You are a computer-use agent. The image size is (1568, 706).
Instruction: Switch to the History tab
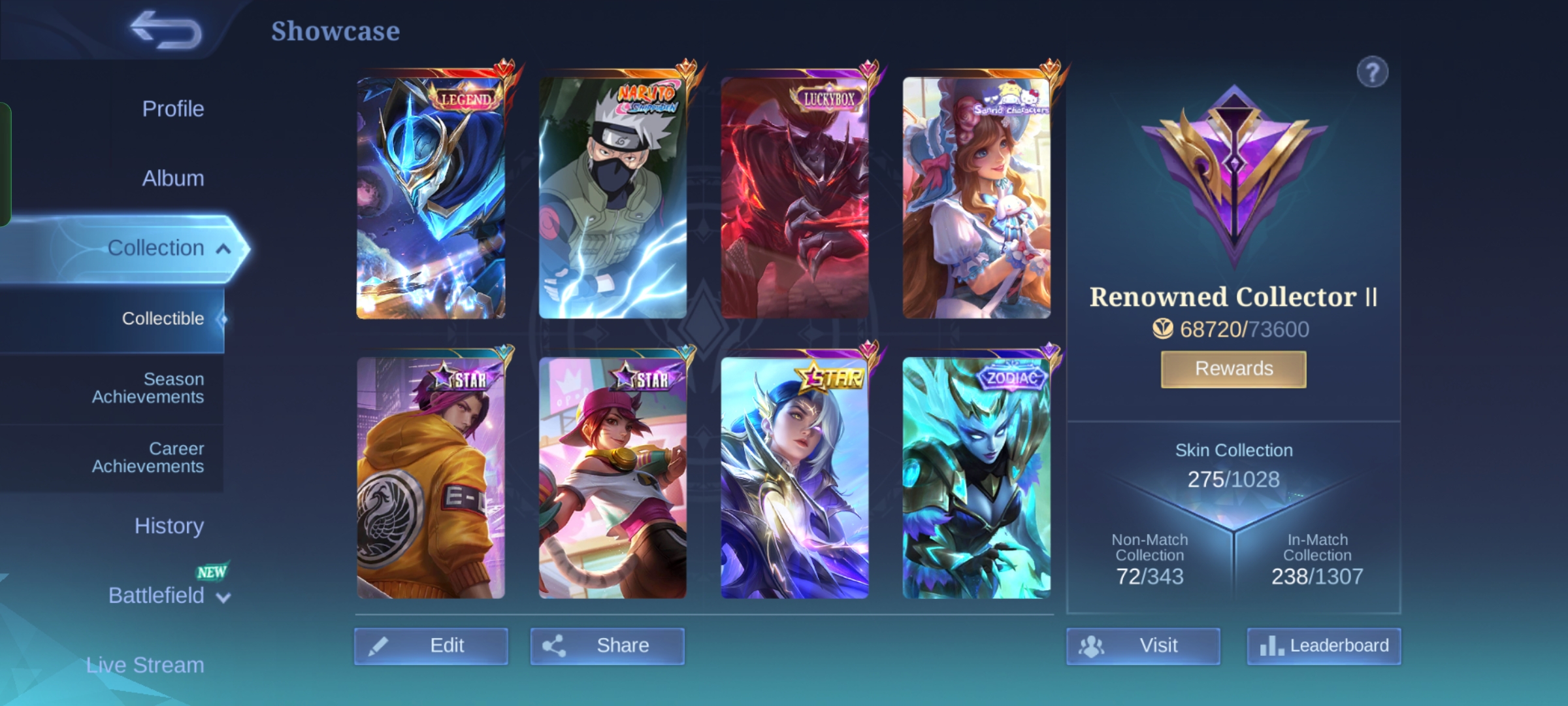click(x=169, y=526)
